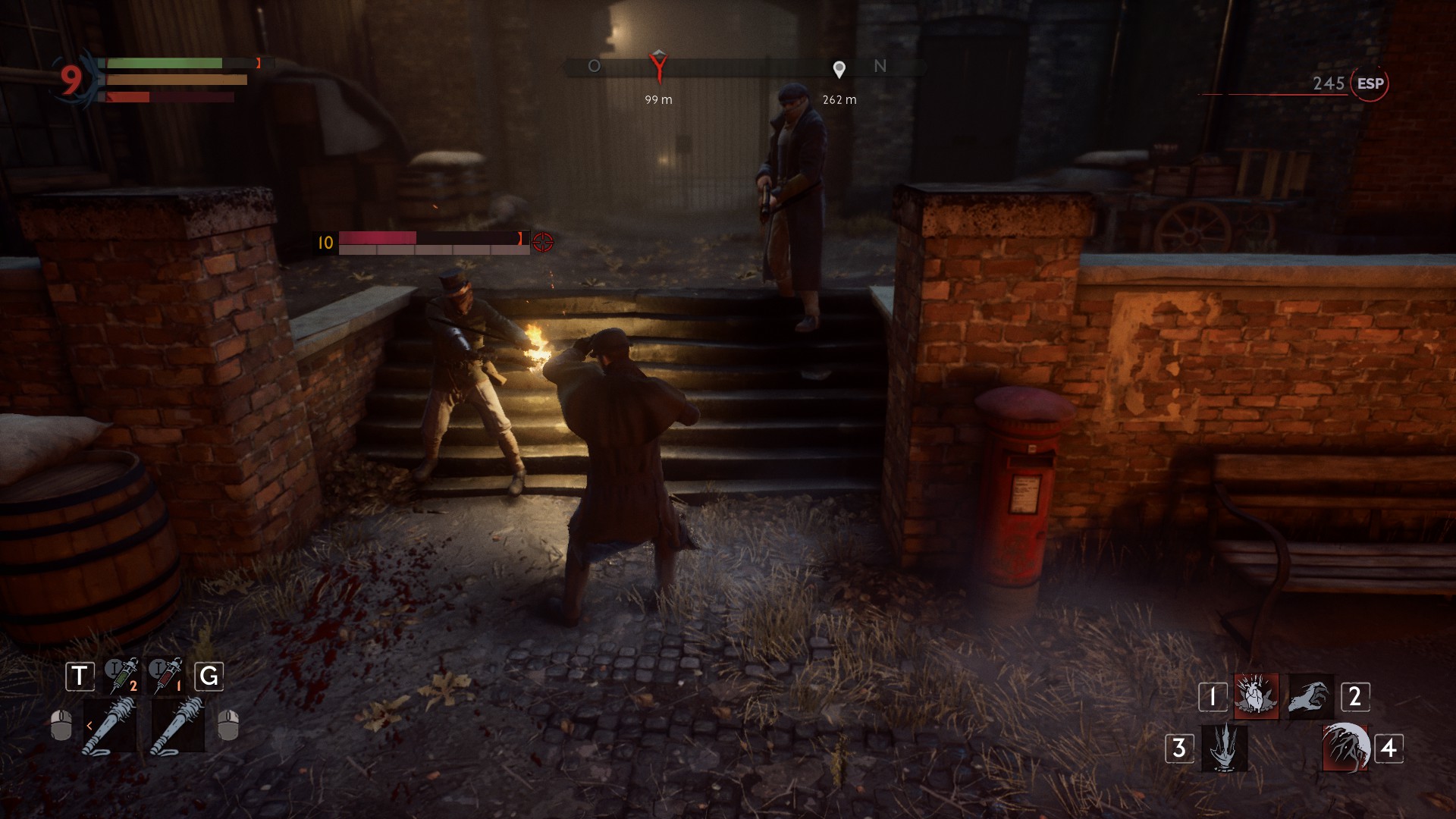1456x819 pixels.
Task: Activate the bursting heart ability
Action: point(1256,695)
